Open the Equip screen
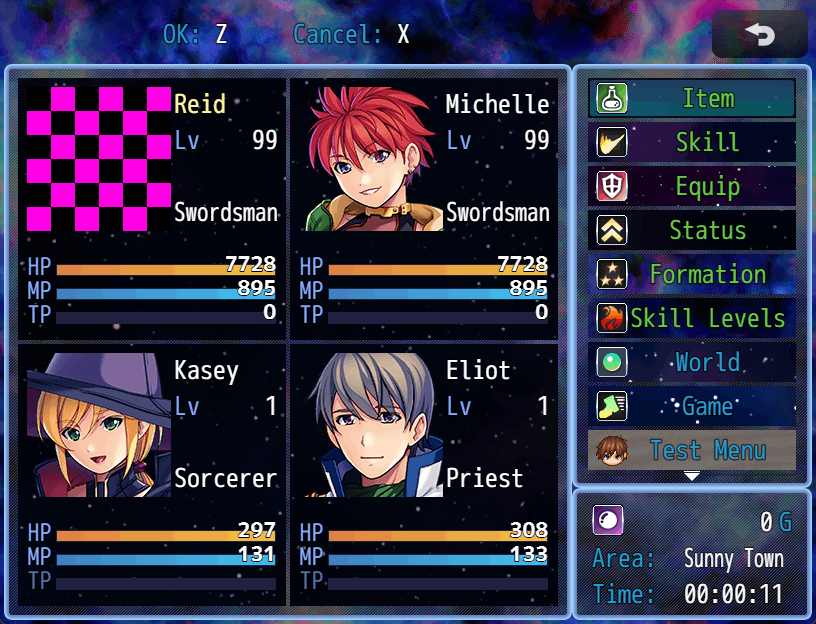816x624 pixels. click(x=692, y=187)
